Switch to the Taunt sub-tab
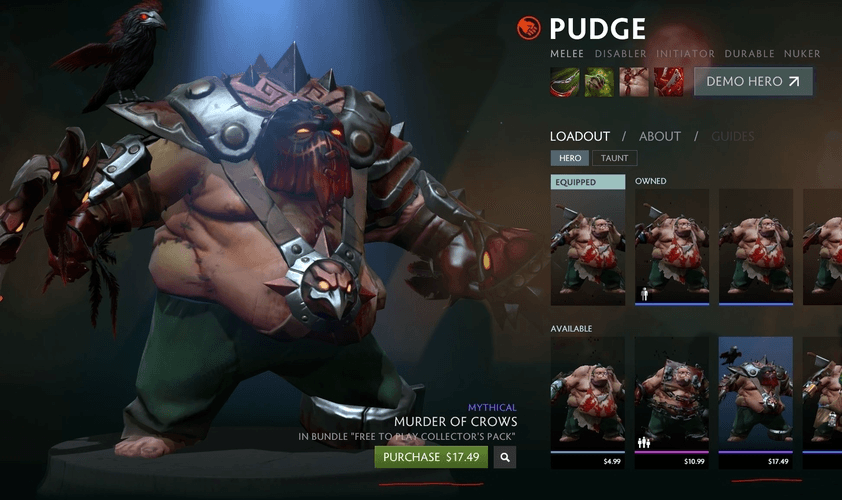842x500 pixels. pos(614,158)
